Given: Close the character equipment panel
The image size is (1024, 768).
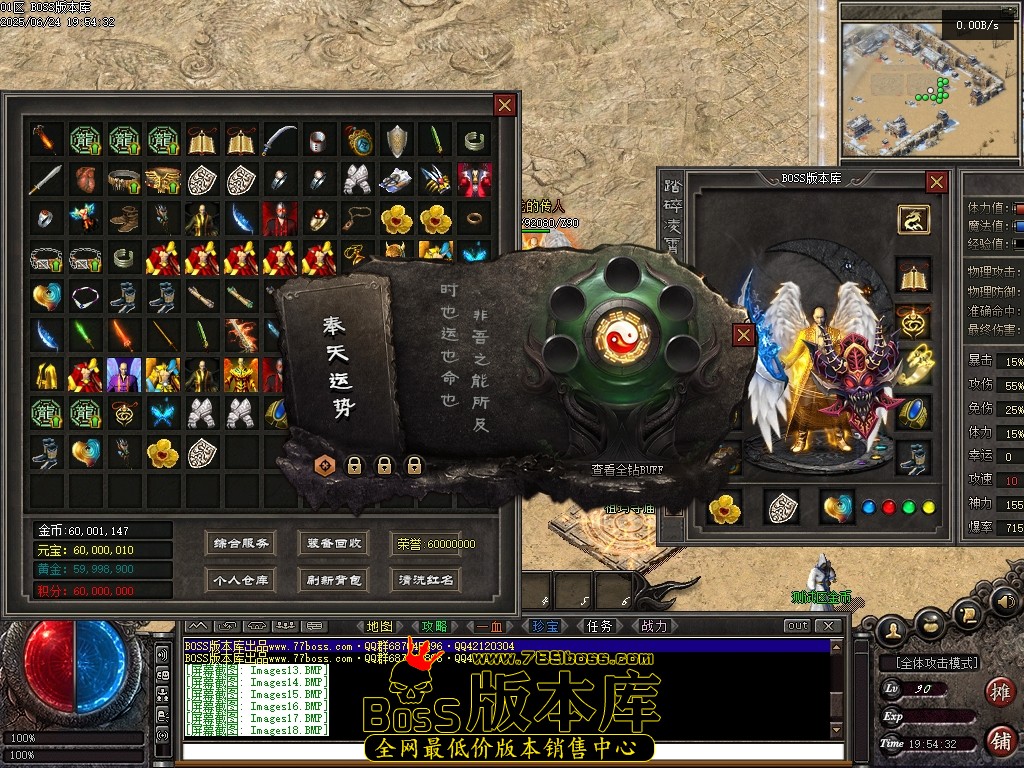Looking at the screenshot, I should [936, 181].
